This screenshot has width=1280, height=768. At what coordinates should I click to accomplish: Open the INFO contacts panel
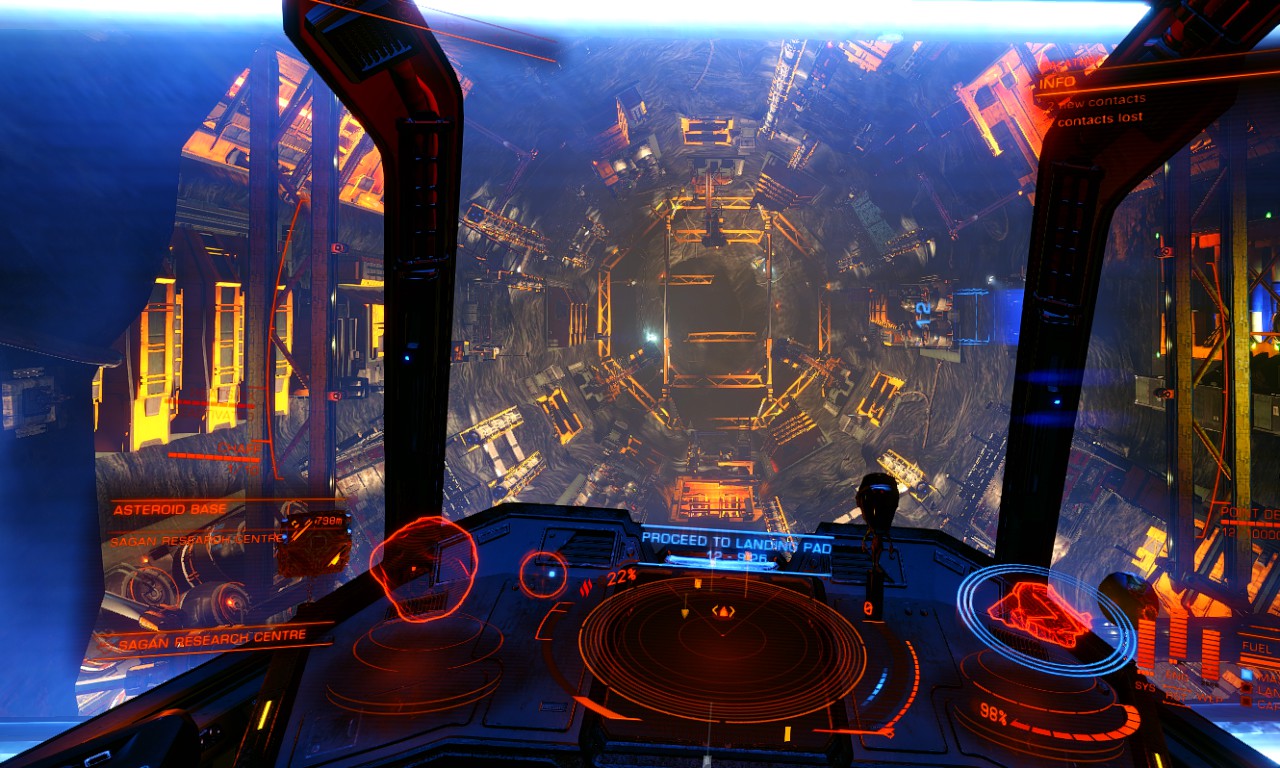click(x=1088, y=99)
